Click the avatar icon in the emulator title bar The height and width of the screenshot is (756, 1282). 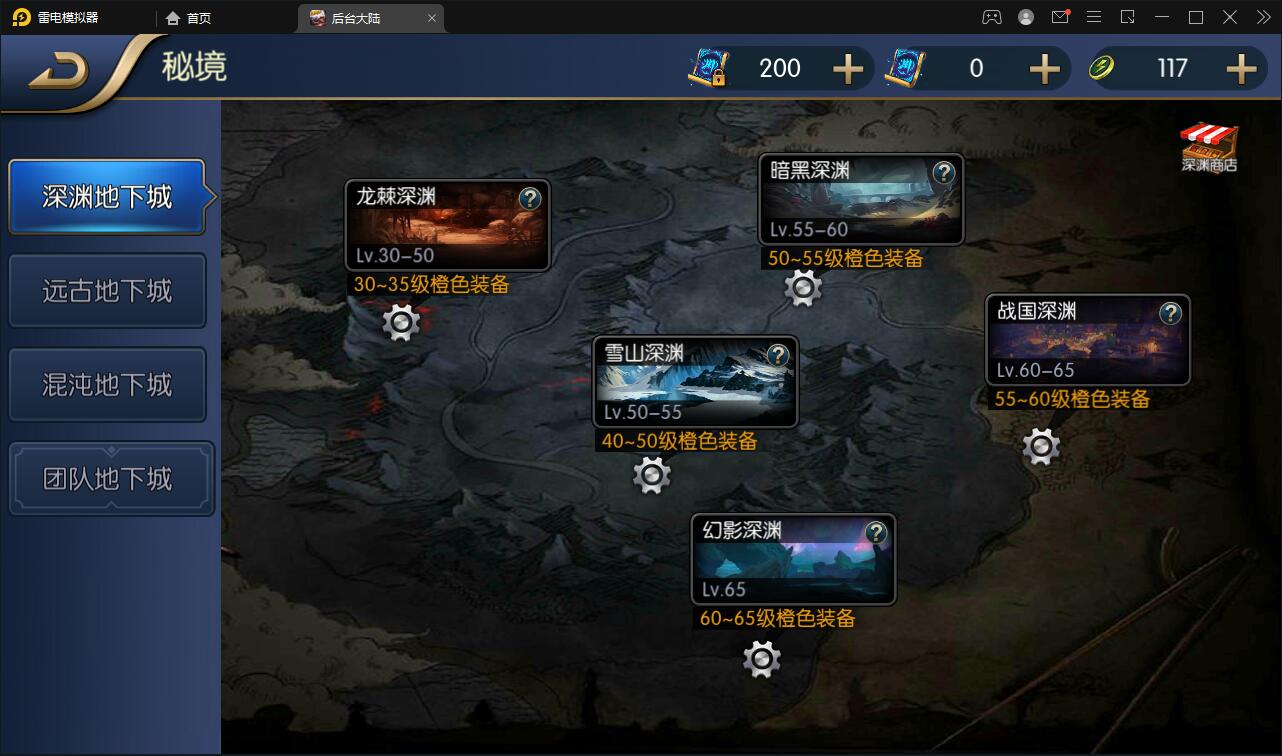(x=1025, y=17)
